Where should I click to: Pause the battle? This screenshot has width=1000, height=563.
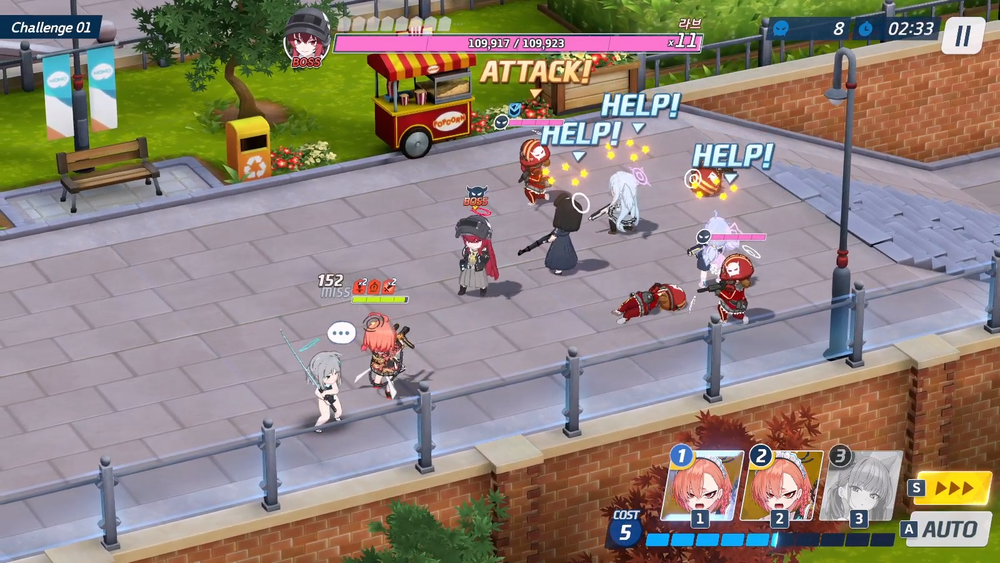[962, 36]
